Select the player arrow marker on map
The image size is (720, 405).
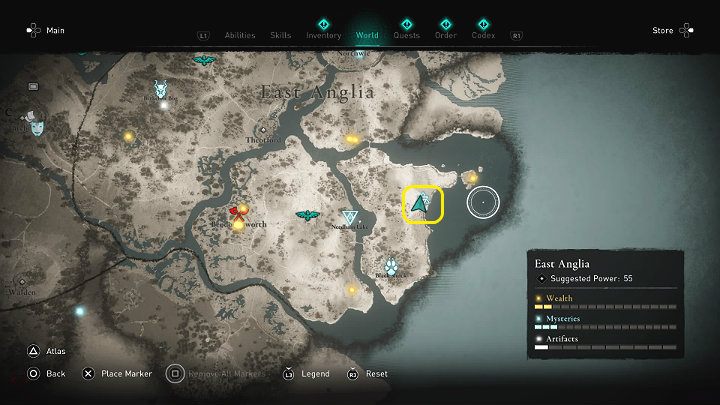422,203
